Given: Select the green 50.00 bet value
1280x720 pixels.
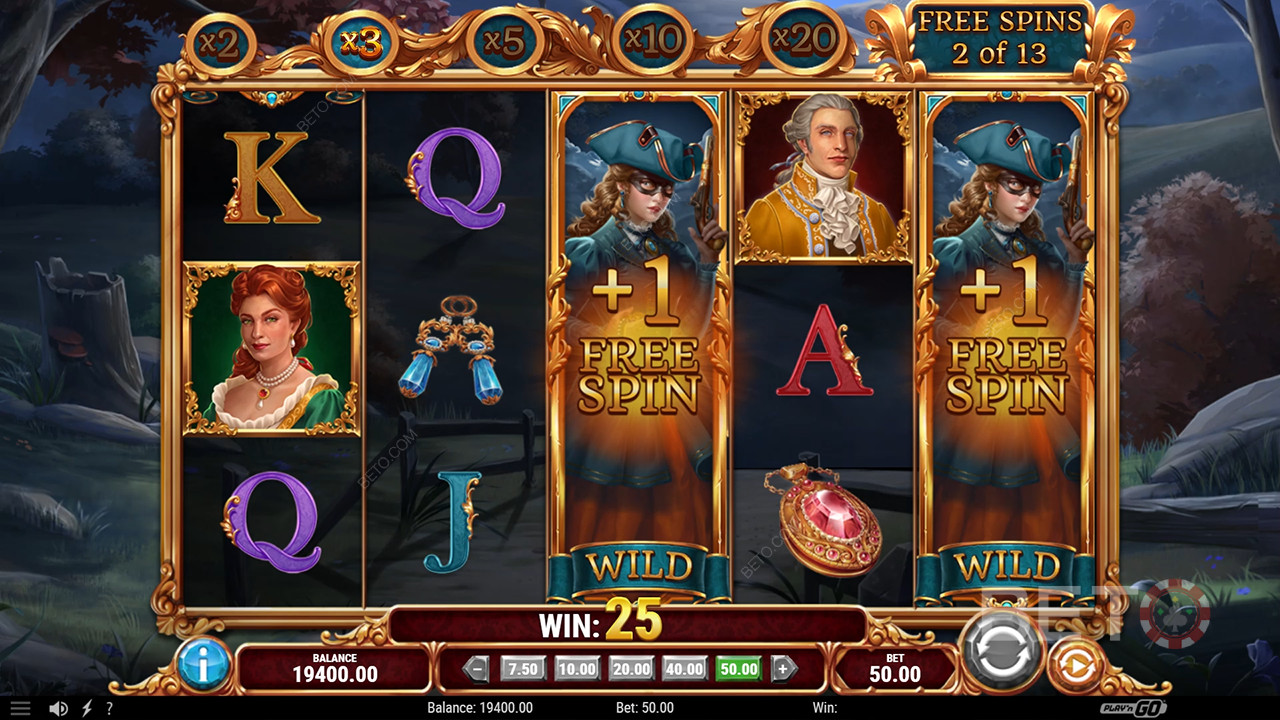Looking at the screenshot, I should click(x=739, y=669).
